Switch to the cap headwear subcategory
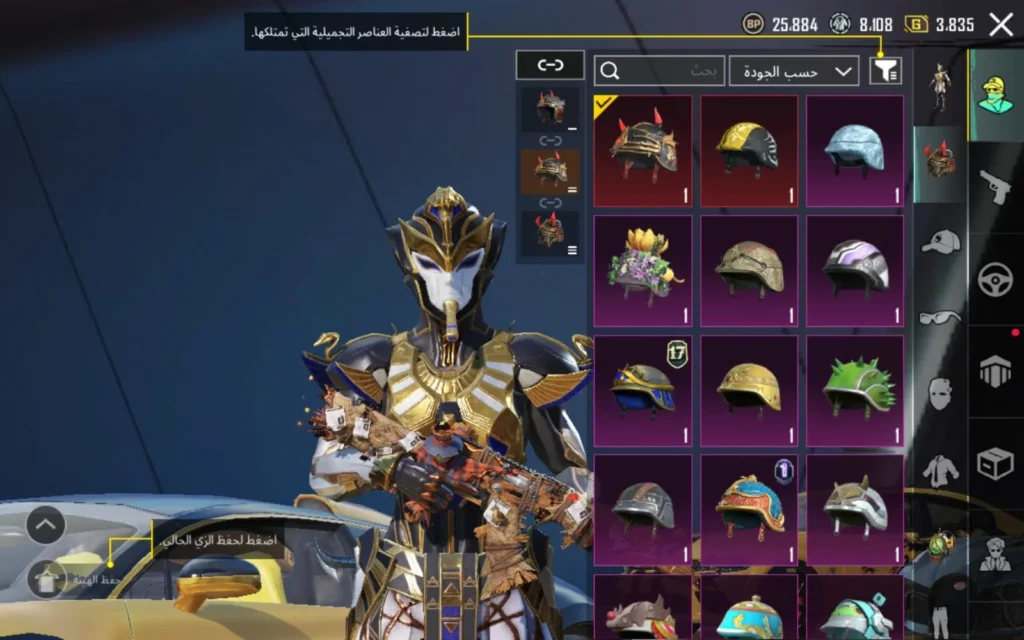This screenshot has height=640, width=1024. [x=939, y=241]
